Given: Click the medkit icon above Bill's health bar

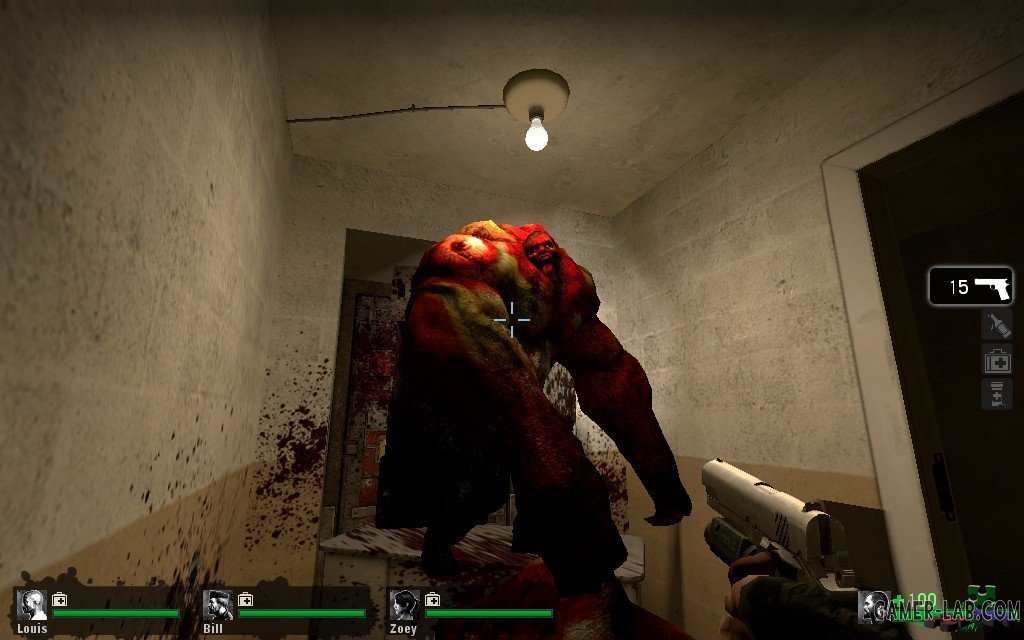Looking at the screenshot, I should coord(245,600).
